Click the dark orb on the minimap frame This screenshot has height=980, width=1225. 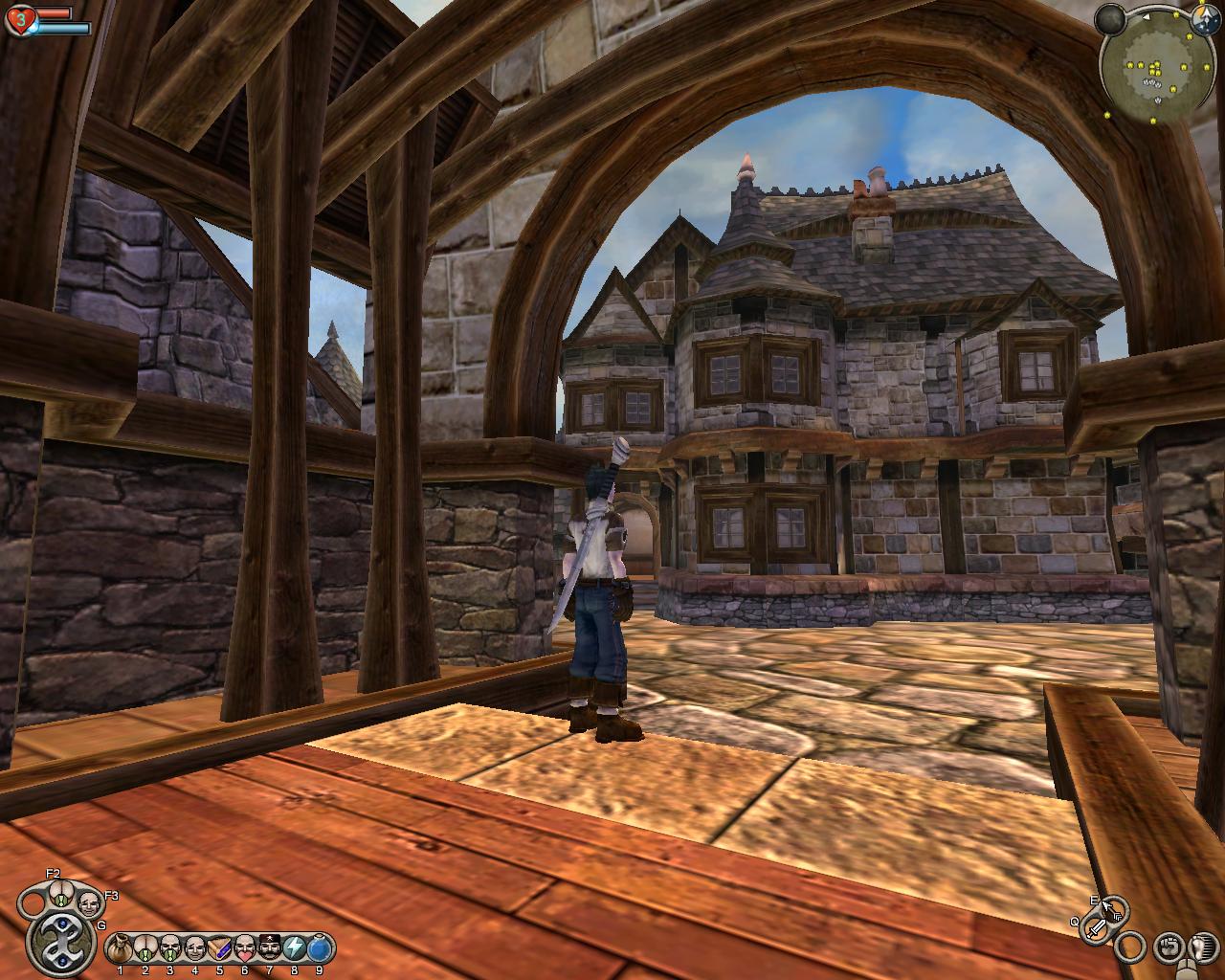click(1111, 18)
